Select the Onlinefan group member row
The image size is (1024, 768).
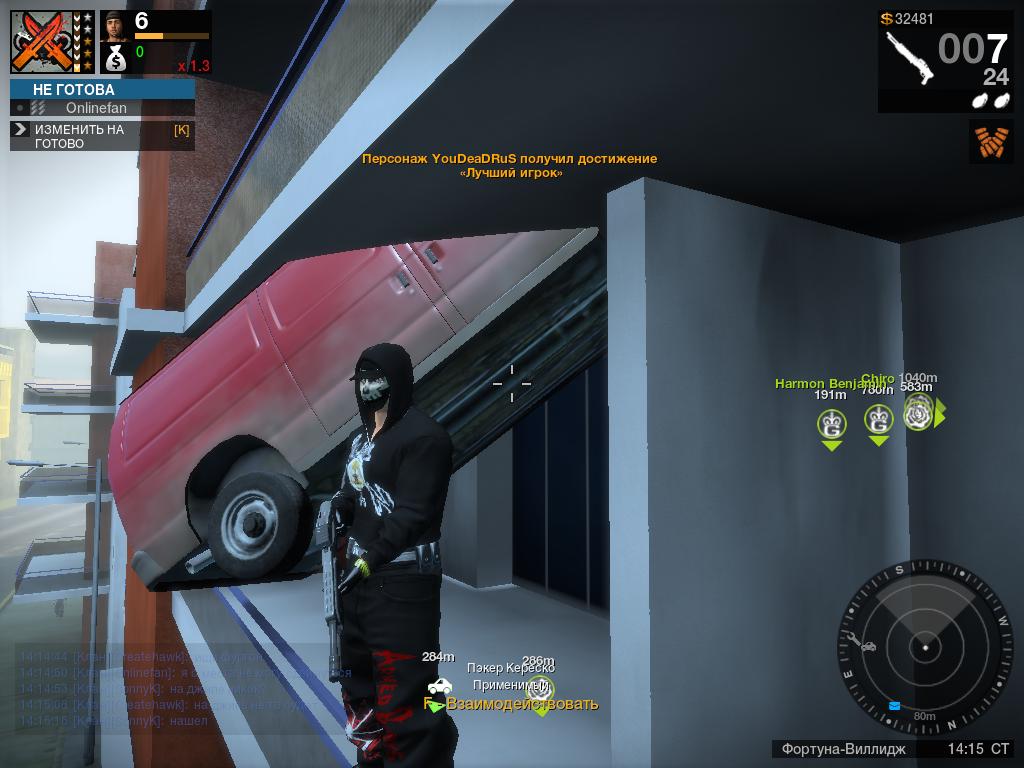click(x=102, y=108)
